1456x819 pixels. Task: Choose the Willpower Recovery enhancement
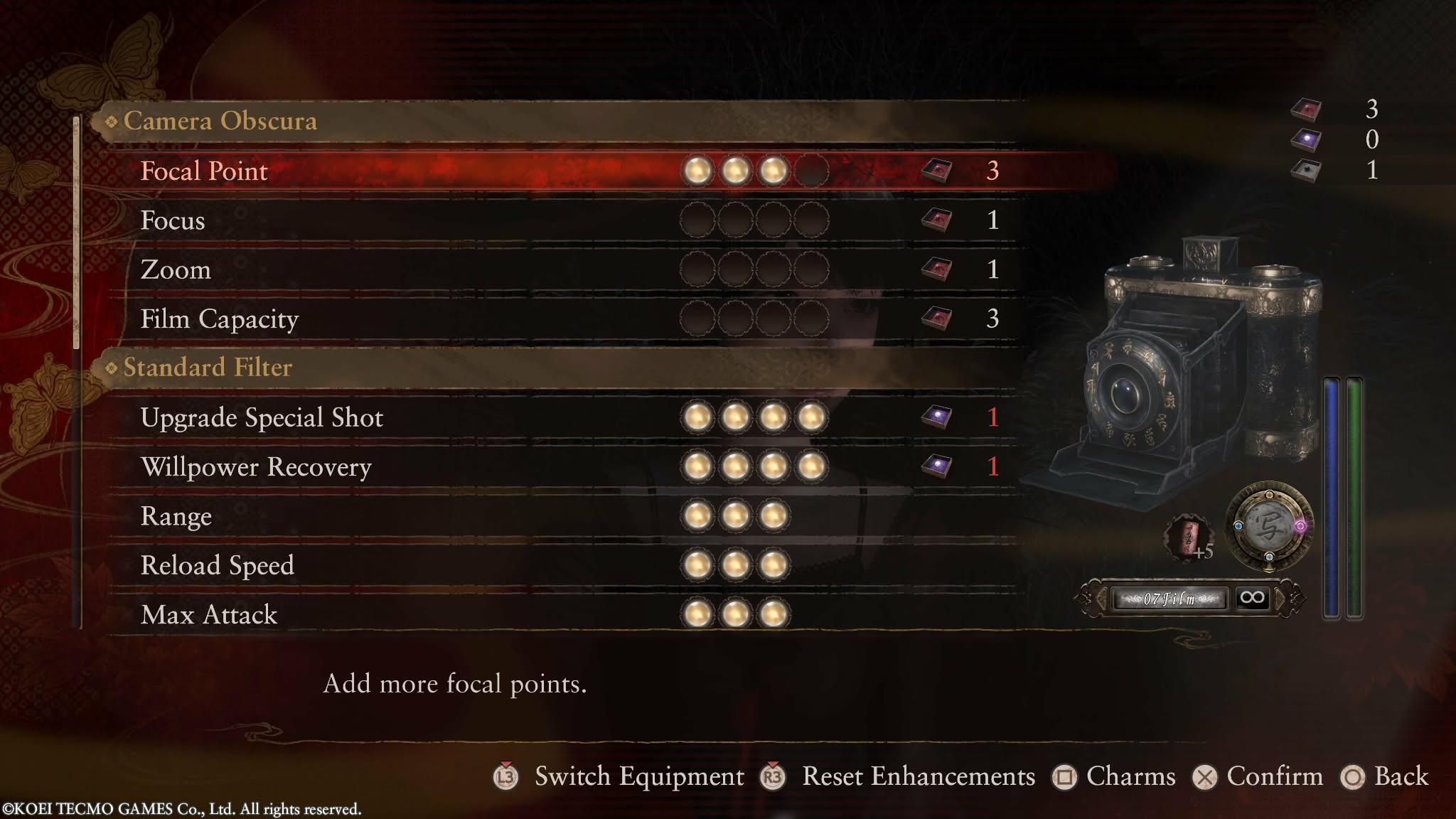point(256,467)
